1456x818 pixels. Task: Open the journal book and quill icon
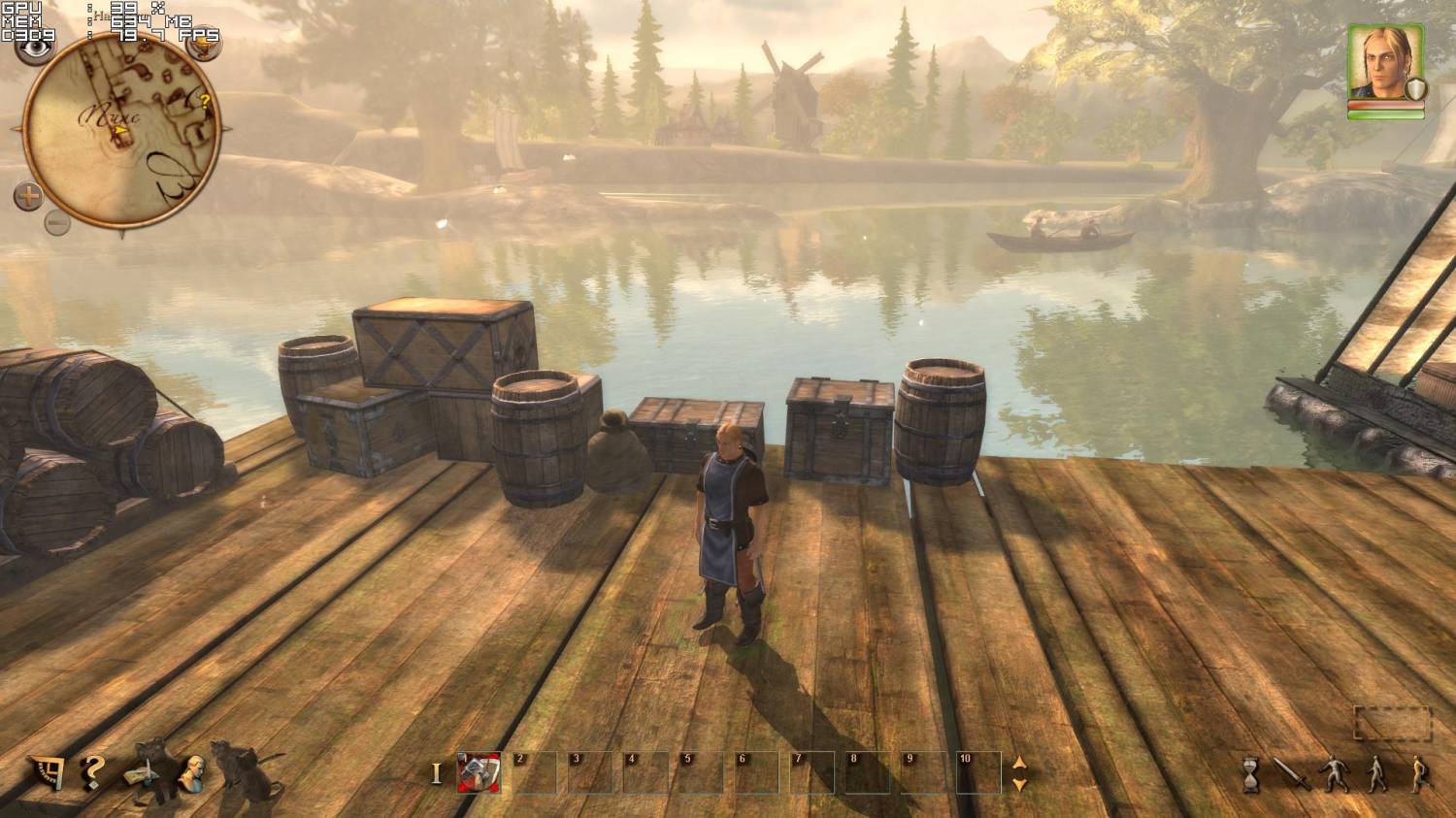tap(142, 774)
